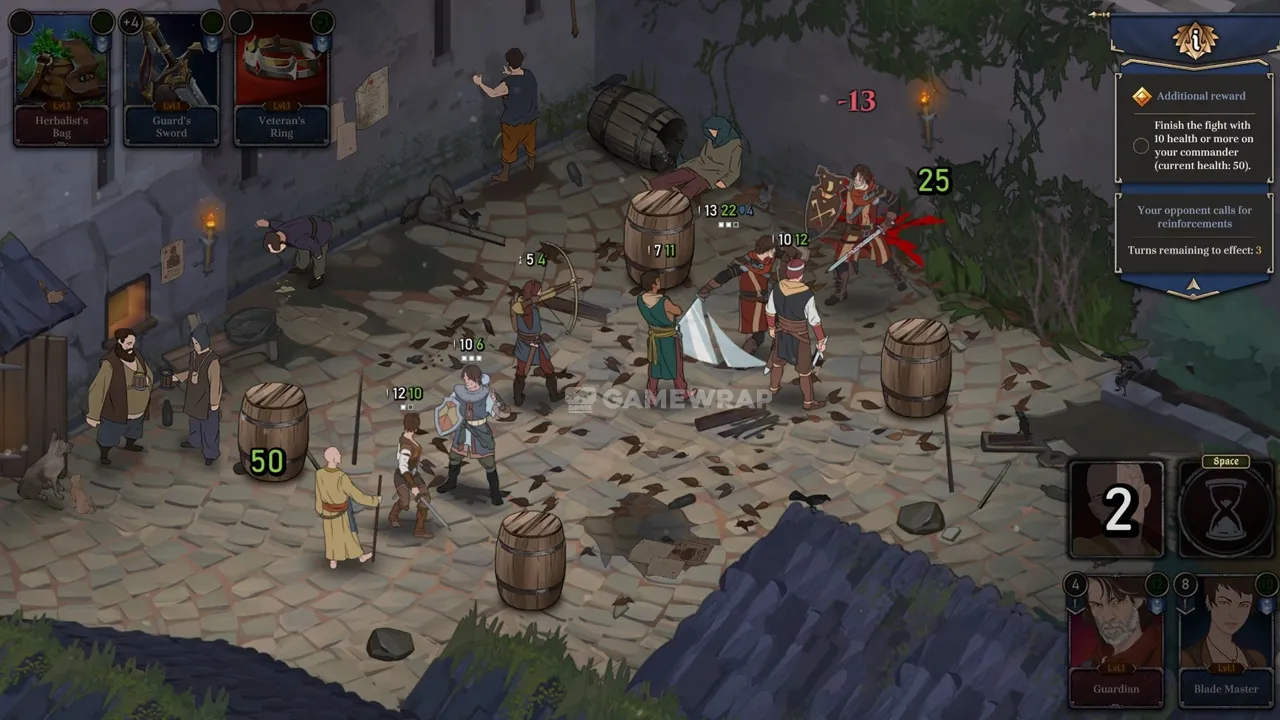Select the Blade Master unit card

1226,638
